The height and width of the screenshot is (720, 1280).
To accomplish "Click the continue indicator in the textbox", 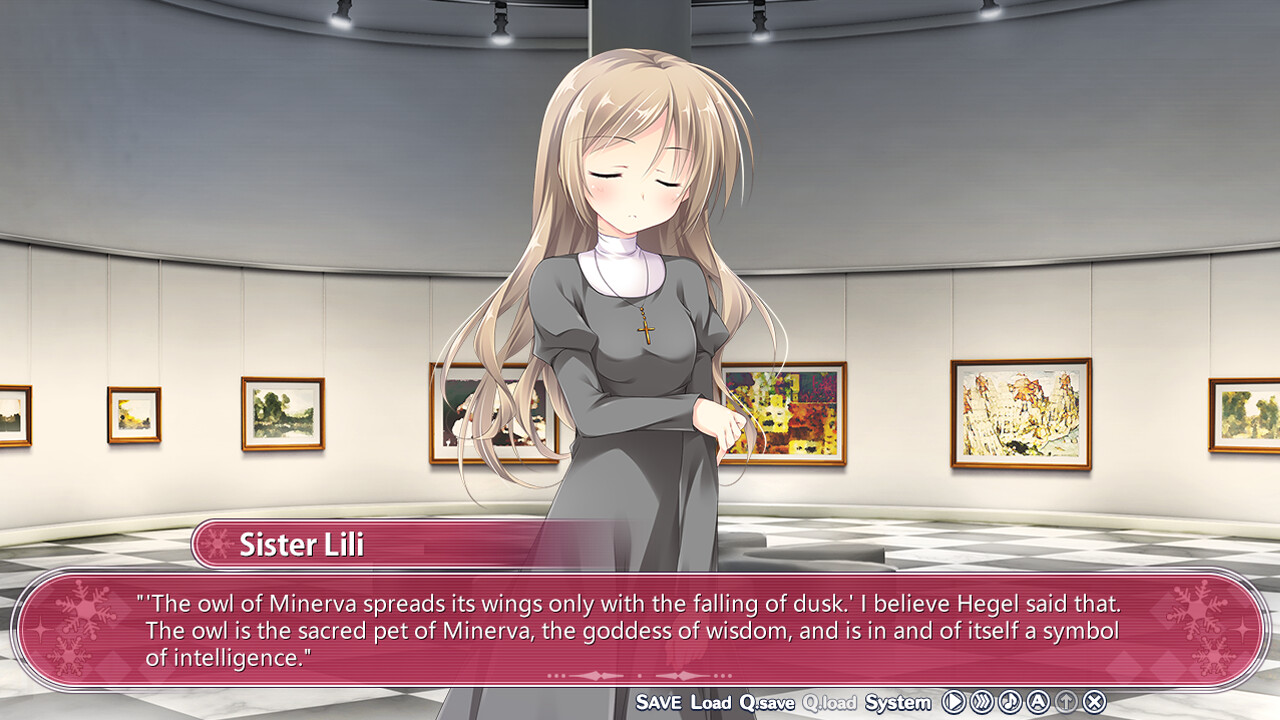I will (640, 676).
